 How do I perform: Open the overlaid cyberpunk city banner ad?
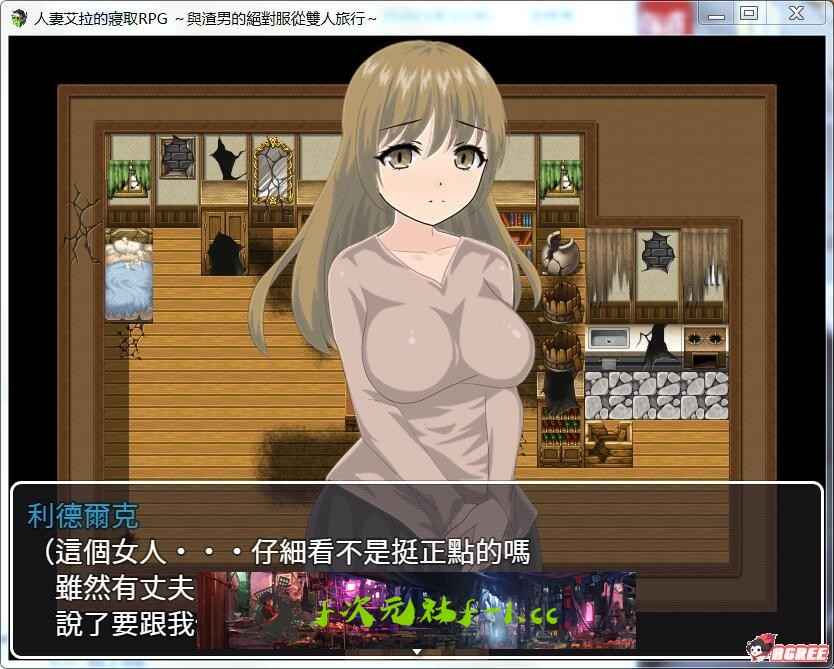(416, 608)
